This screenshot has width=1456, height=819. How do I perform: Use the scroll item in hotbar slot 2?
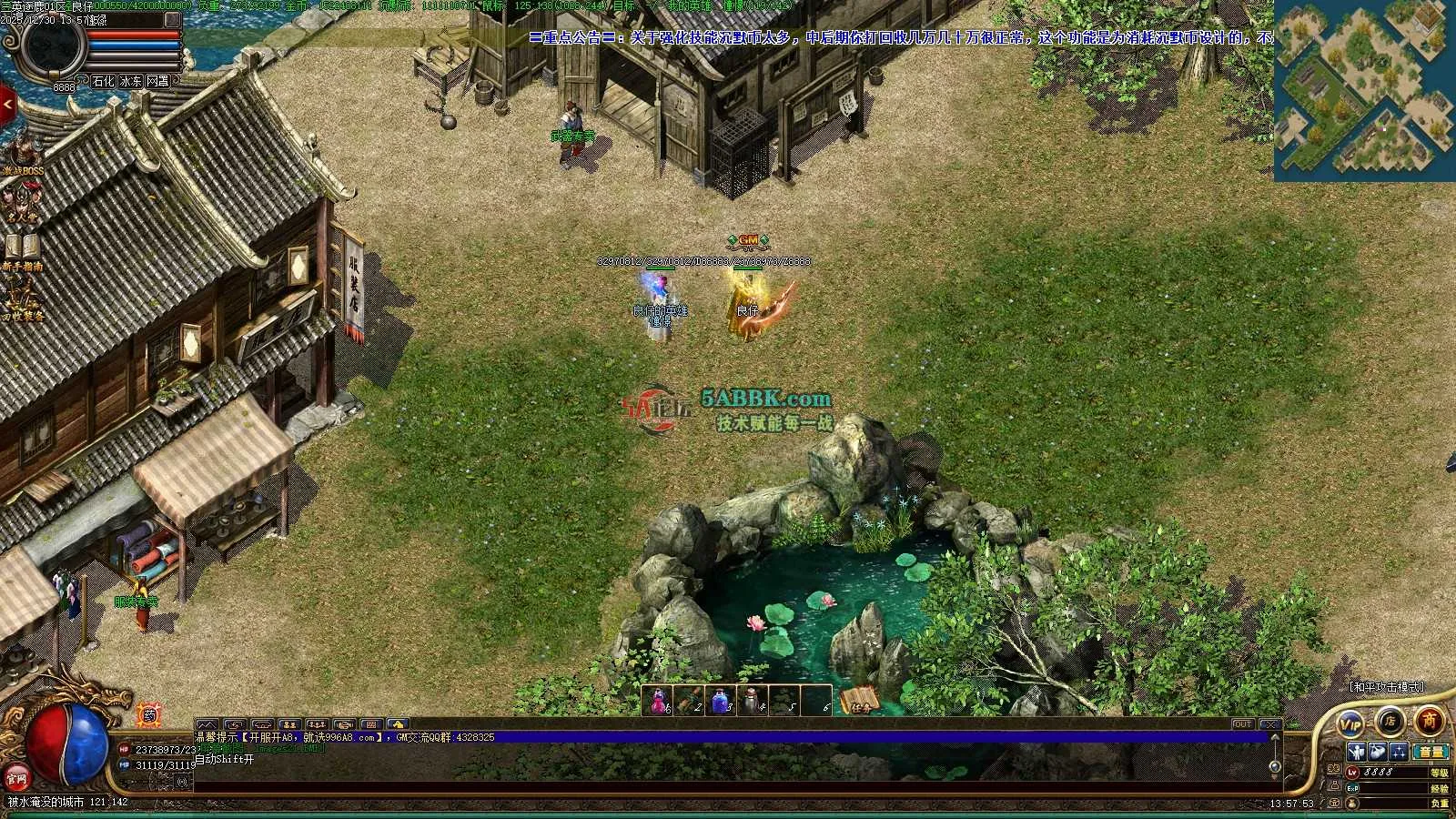(689, 701)
